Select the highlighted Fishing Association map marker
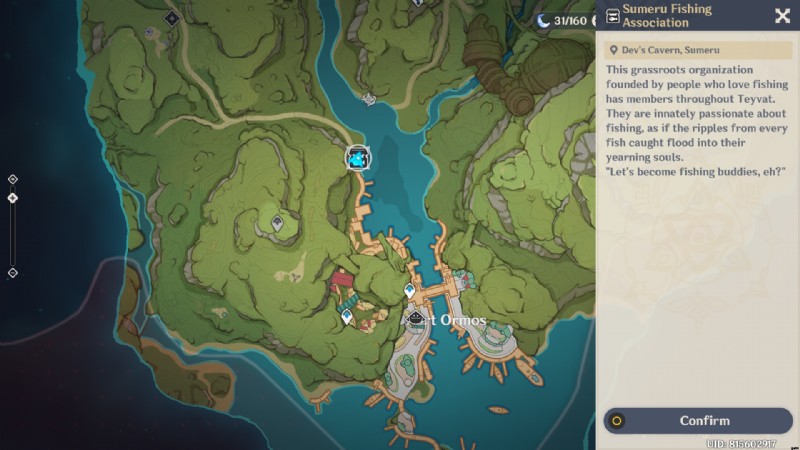This screenshot has height=450, width=800. click(358, 158)
